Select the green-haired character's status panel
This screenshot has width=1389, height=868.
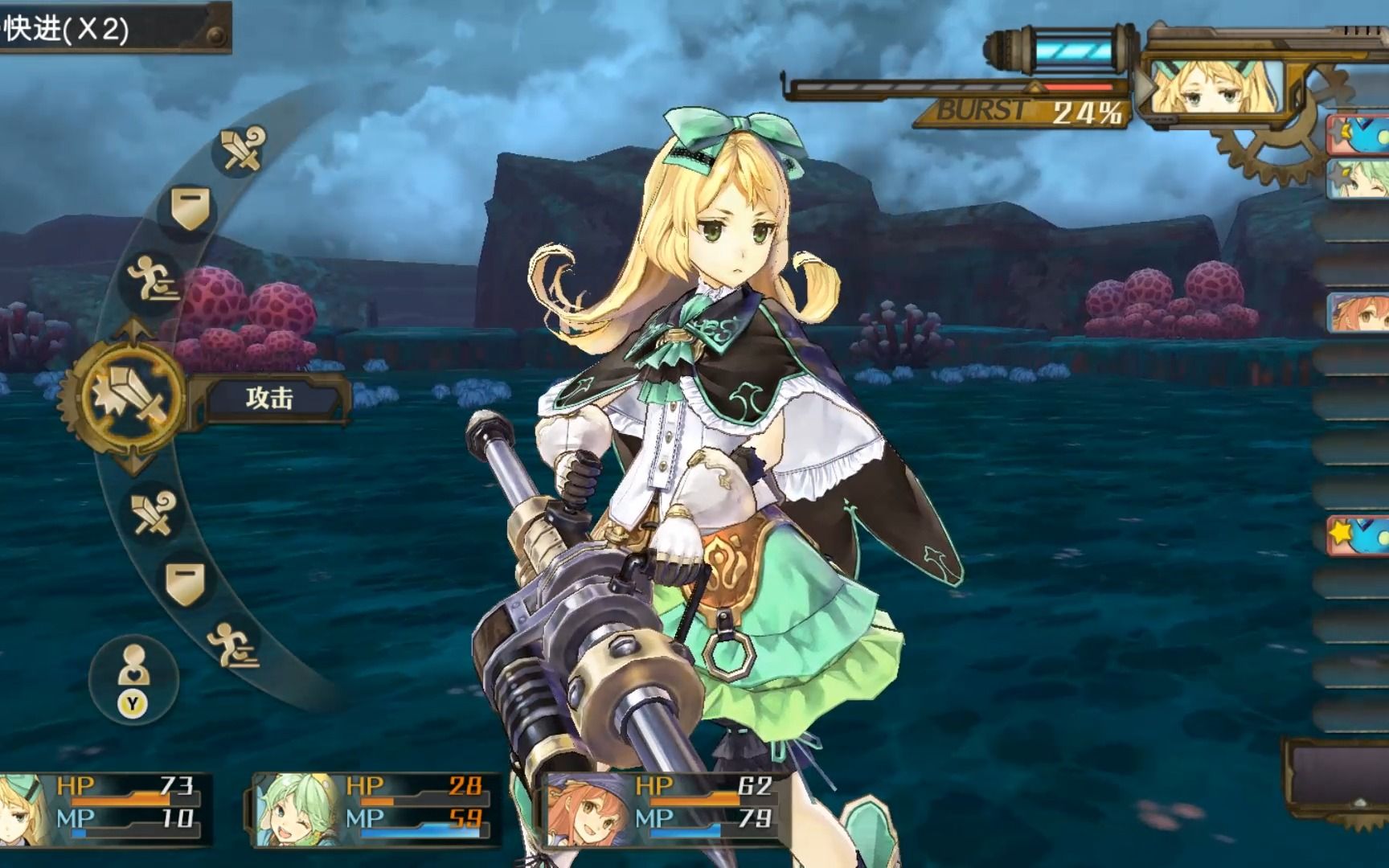375,809
